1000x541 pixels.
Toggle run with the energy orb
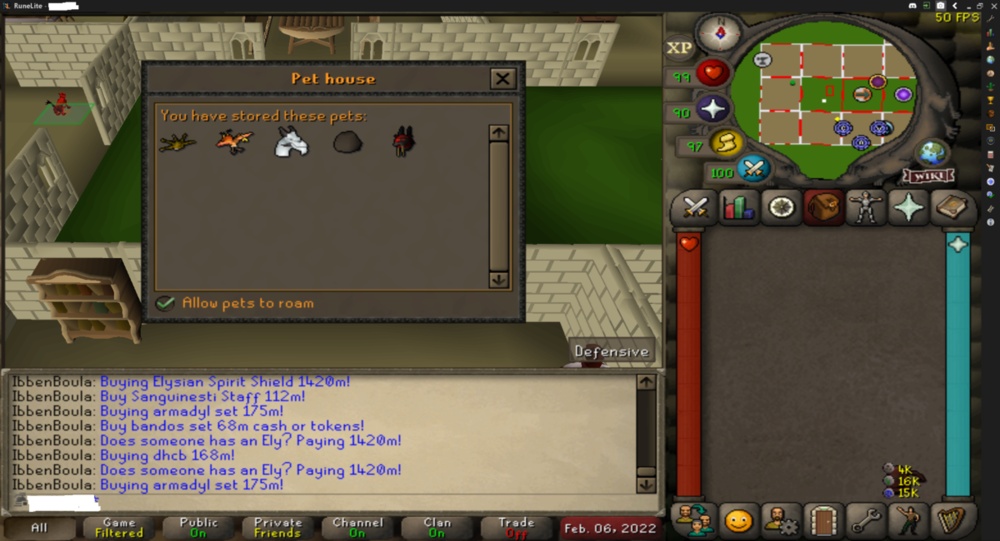point(724,143)
